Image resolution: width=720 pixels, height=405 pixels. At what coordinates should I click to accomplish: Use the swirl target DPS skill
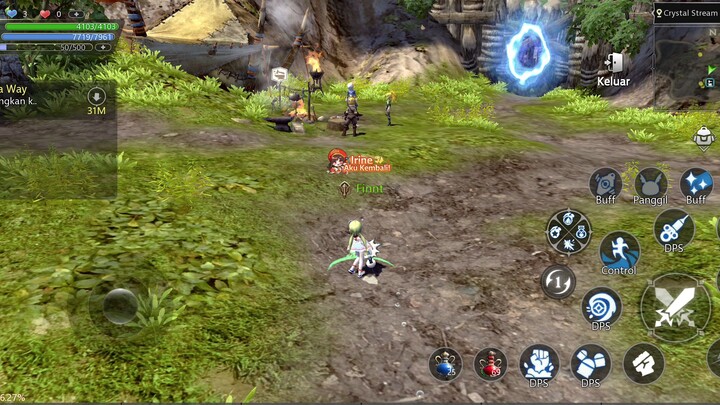pos(601,306)
